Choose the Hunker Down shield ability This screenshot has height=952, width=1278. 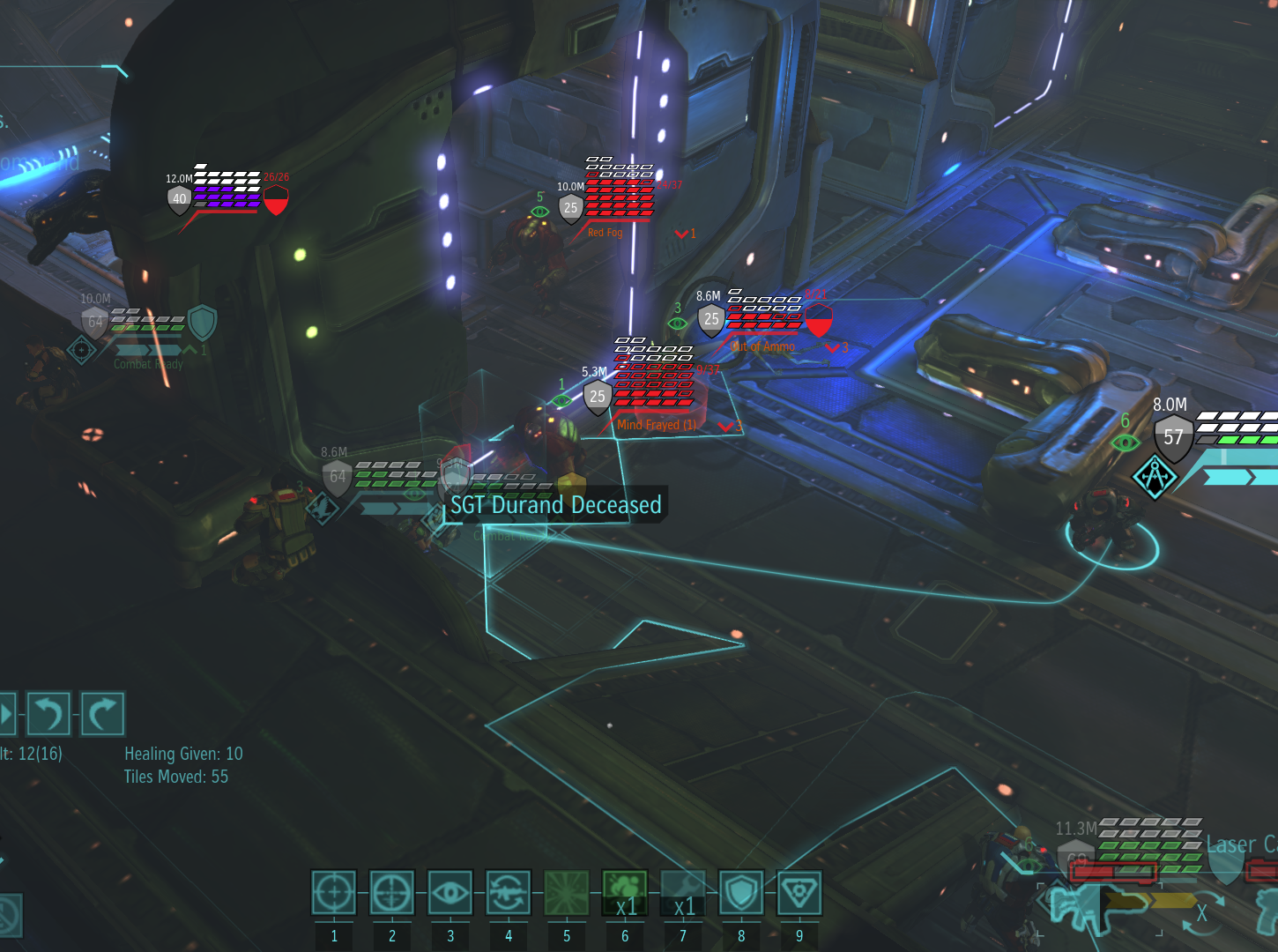point(741,893)
